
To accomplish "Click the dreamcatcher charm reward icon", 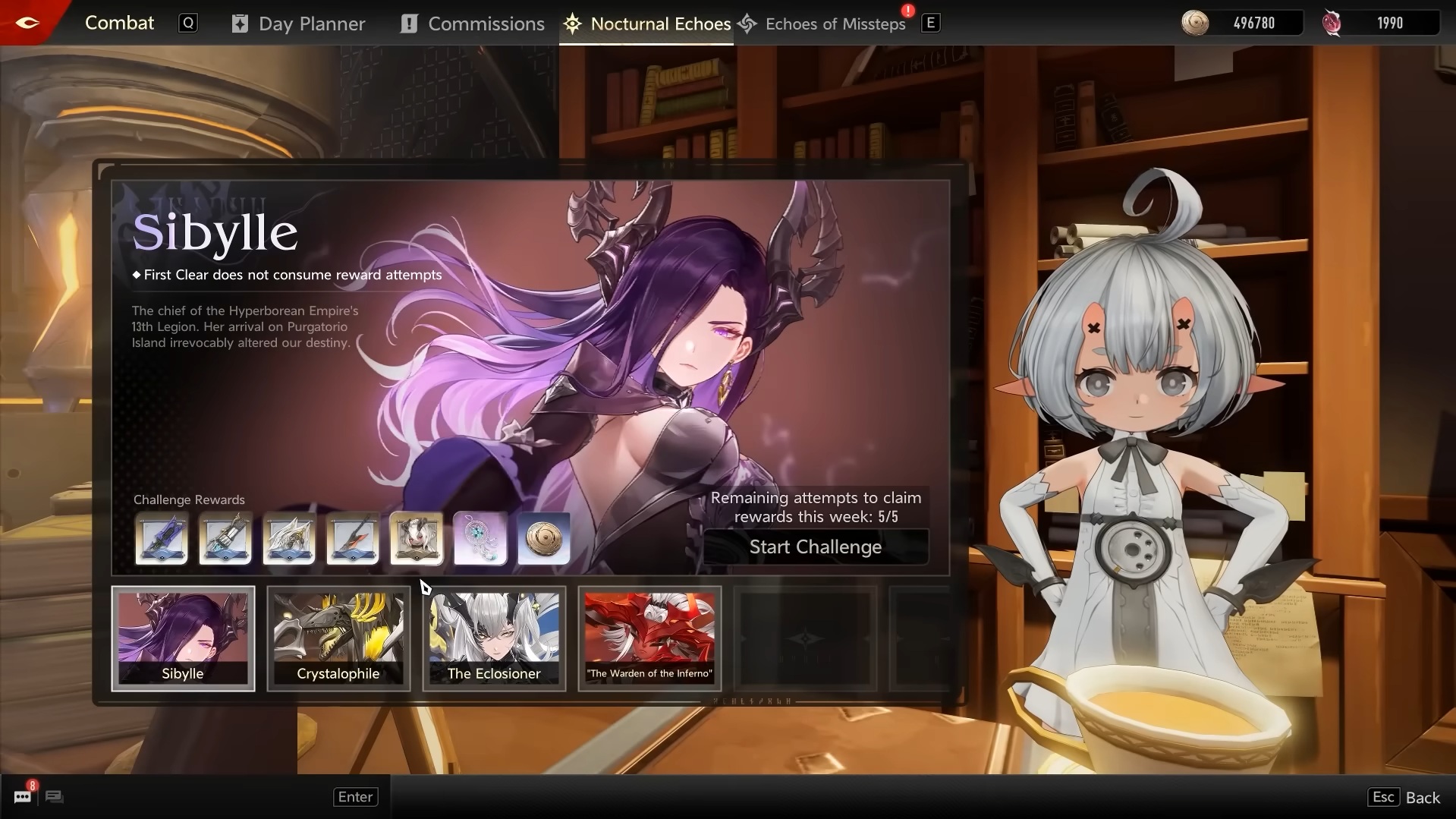I will [480, 539].
